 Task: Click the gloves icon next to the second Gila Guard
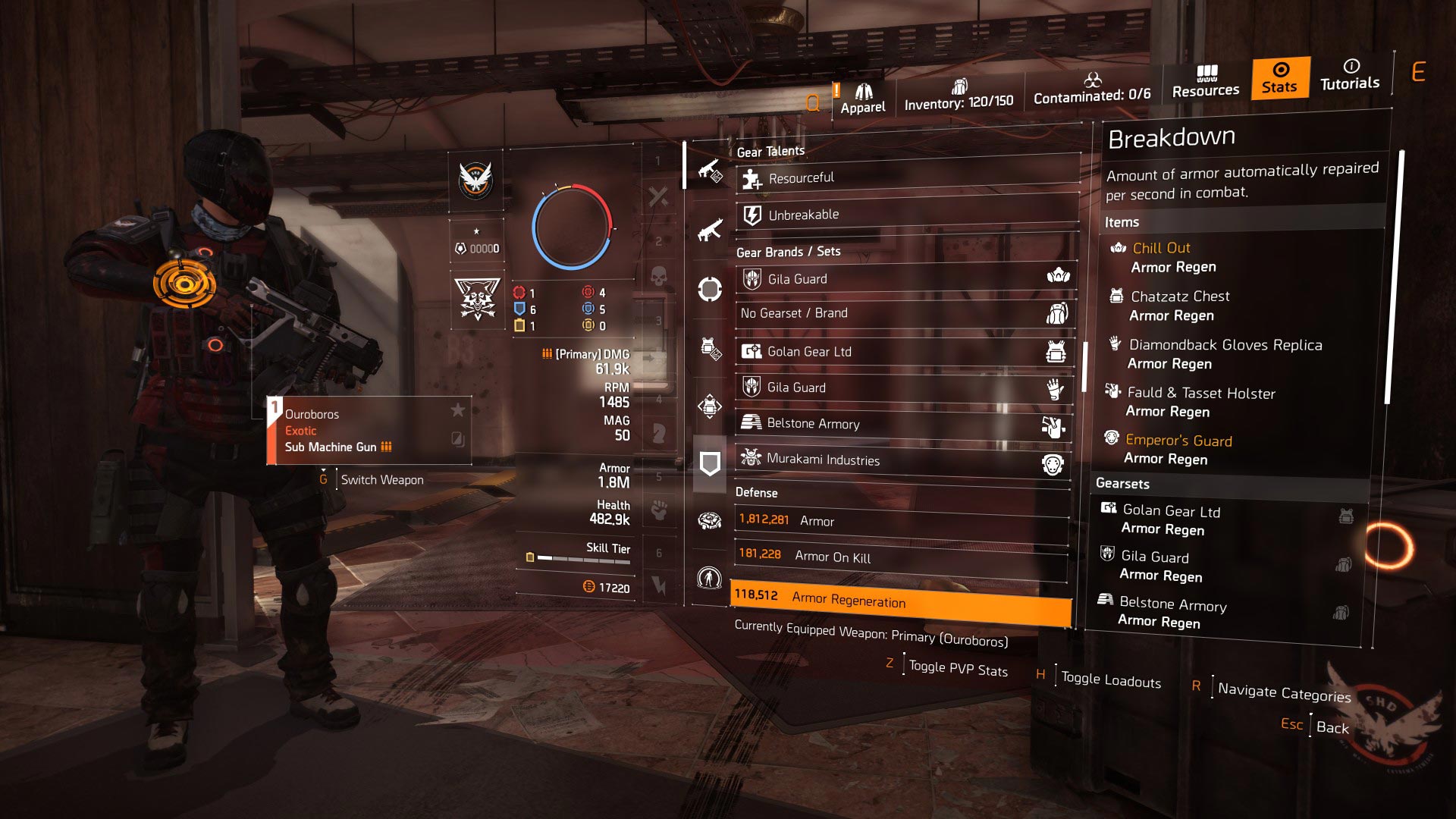point(1057,387)
